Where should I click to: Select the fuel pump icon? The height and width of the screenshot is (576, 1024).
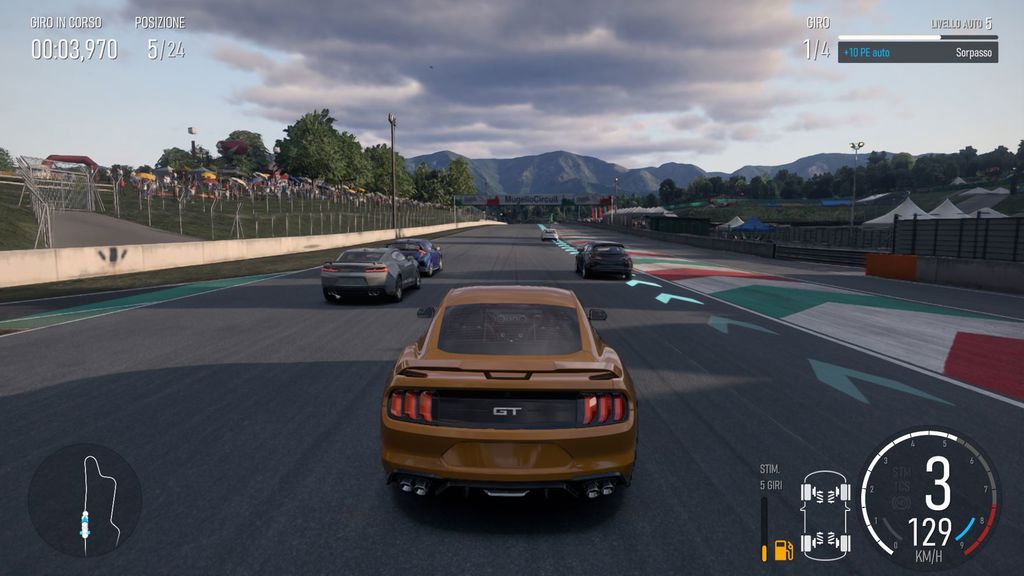coord(783,549)
